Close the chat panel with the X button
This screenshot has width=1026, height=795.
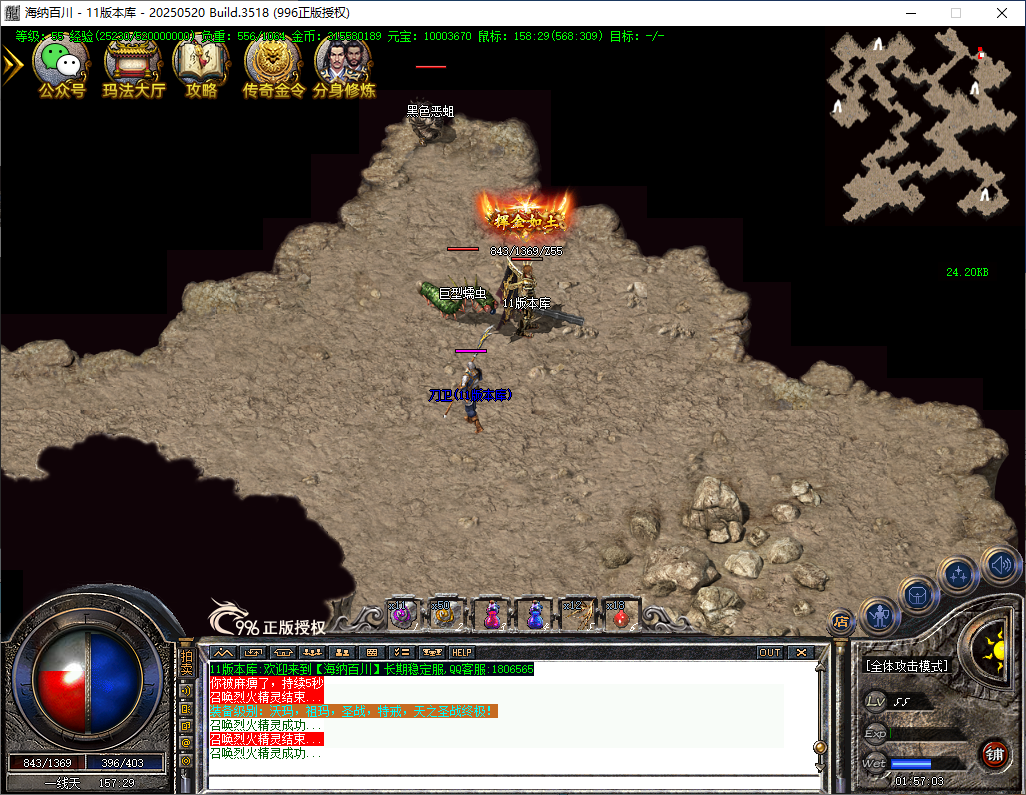801,652
